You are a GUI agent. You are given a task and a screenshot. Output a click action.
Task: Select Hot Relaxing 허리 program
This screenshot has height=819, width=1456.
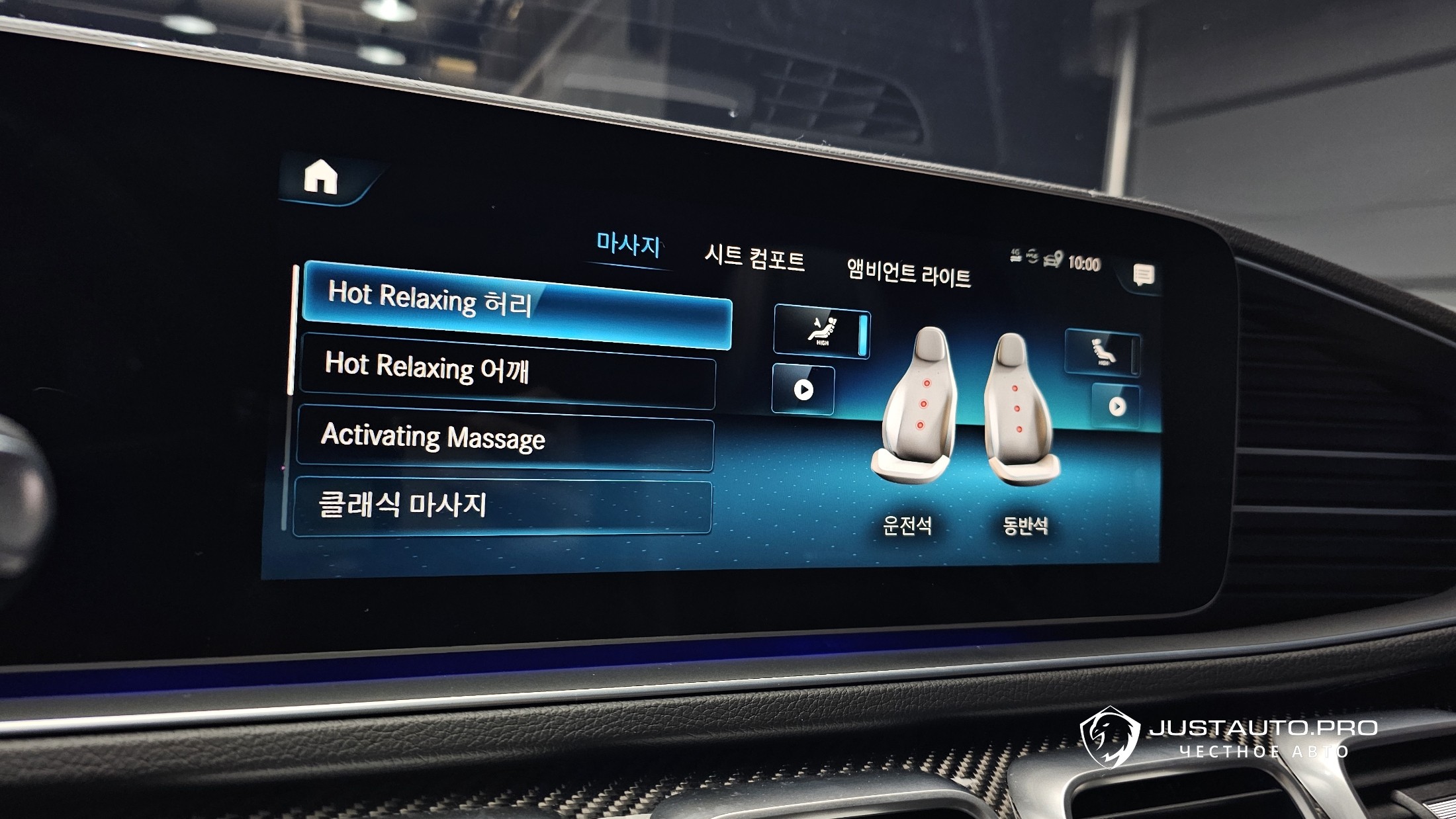(516, 304)
